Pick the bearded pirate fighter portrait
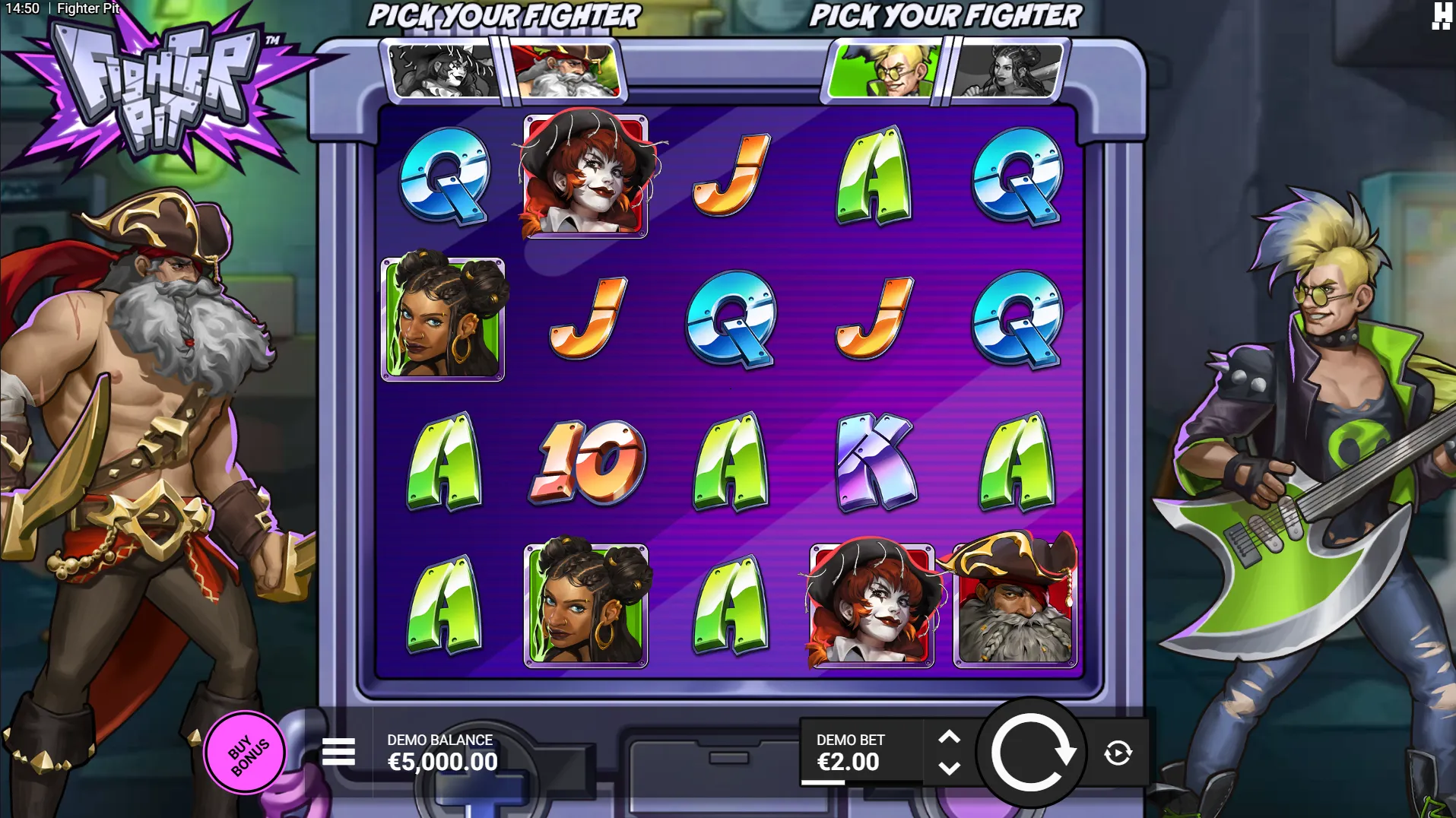 coord(566,71)
